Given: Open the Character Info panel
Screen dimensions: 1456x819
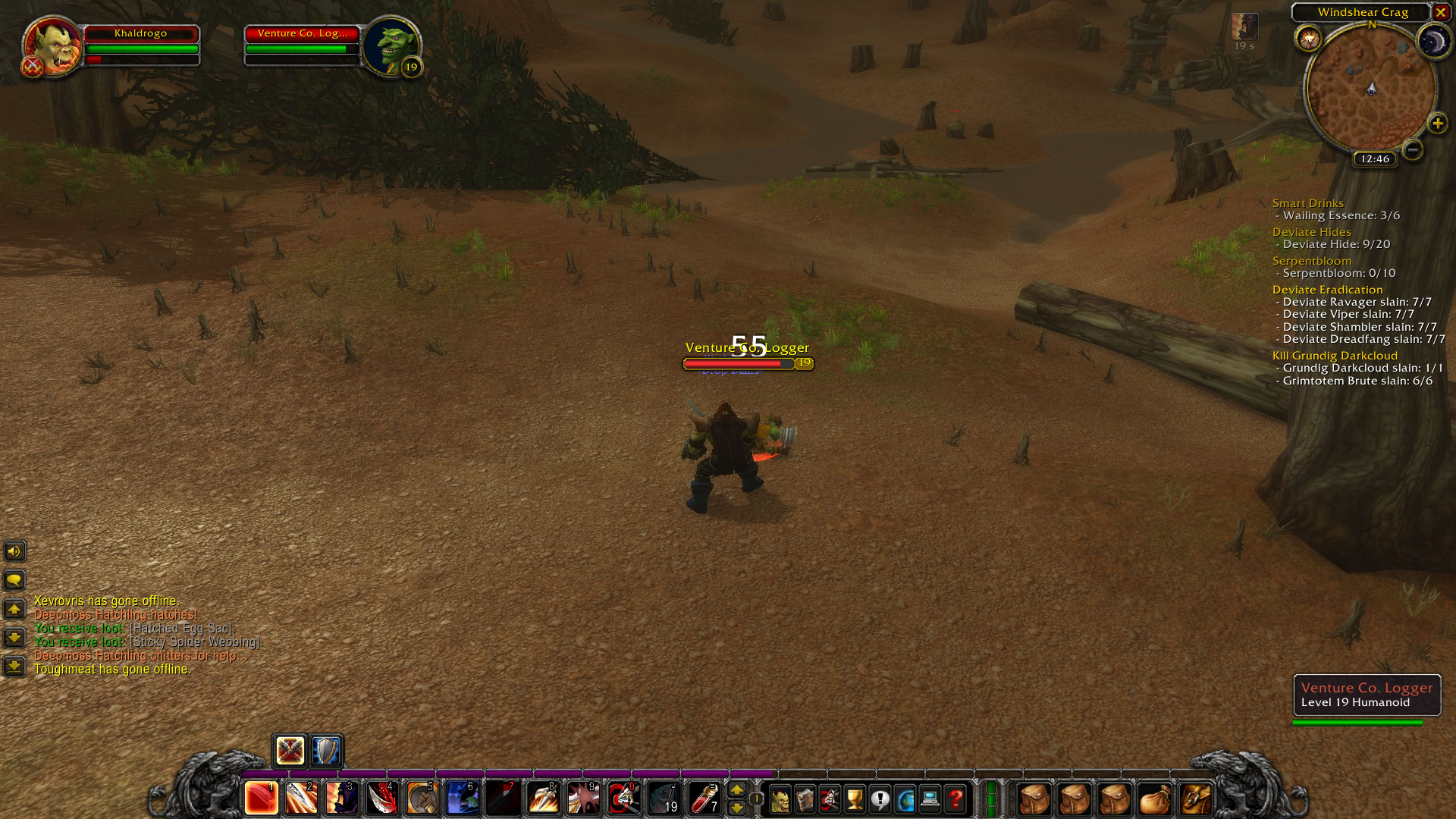Looking at the screenshot, I should pos(780,798).
